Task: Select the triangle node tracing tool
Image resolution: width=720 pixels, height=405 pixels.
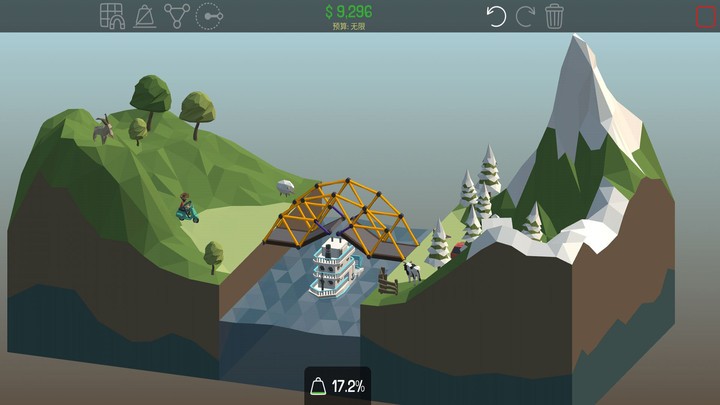Action: pos(177,16)
